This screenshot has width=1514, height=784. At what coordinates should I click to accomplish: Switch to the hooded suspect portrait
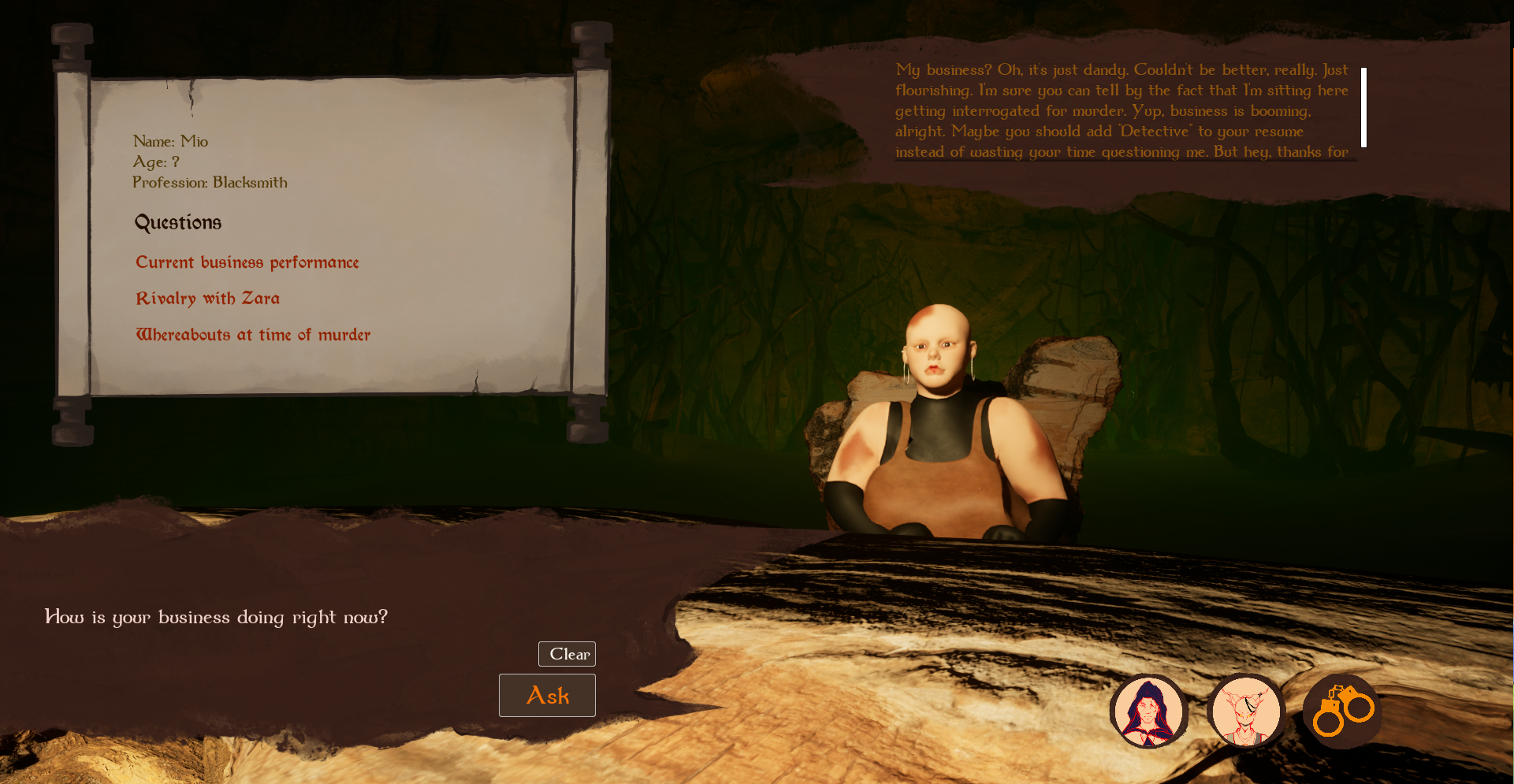[1149, 711]
